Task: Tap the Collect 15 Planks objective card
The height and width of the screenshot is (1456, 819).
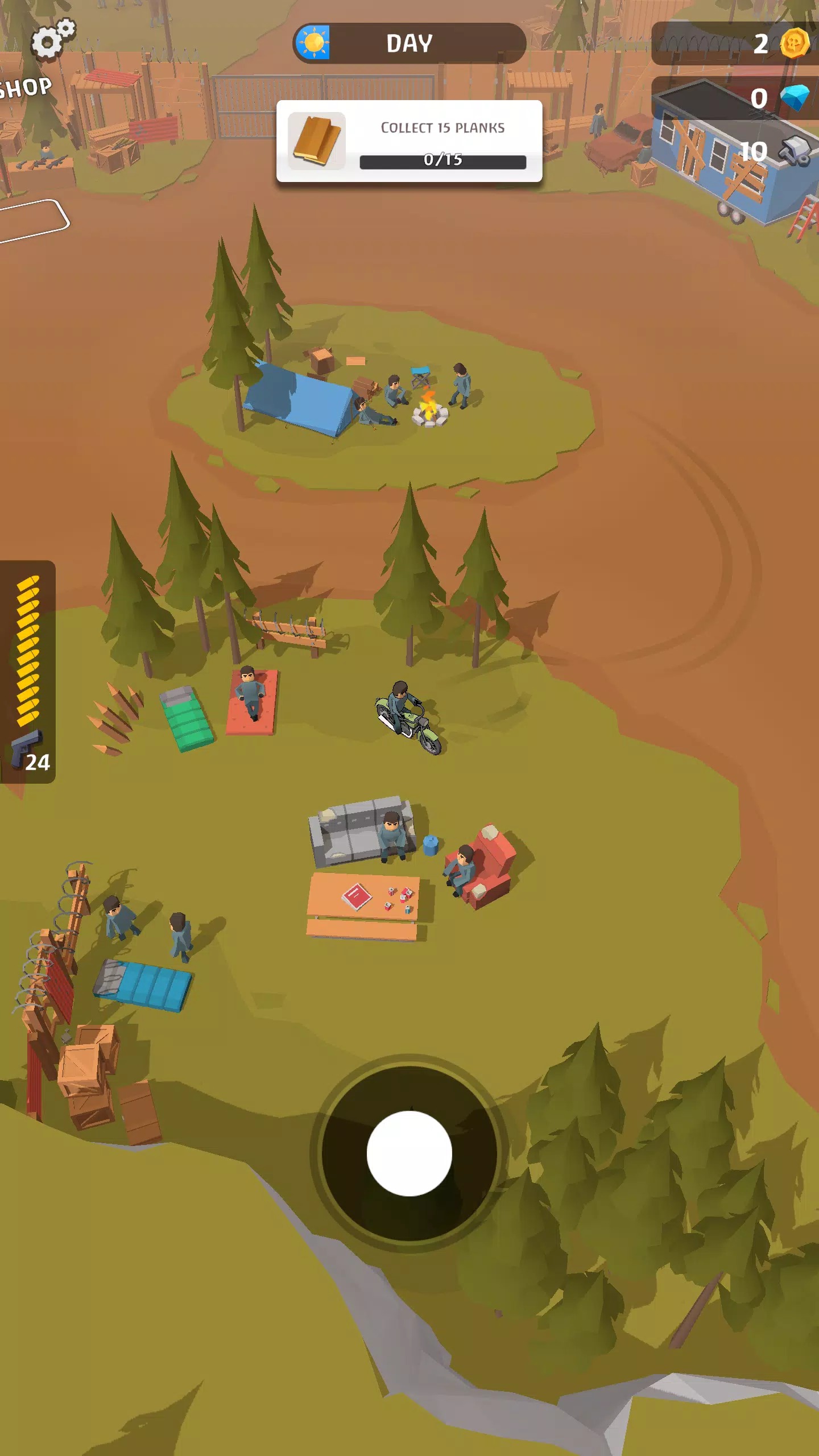Action: tap(409, 142)
